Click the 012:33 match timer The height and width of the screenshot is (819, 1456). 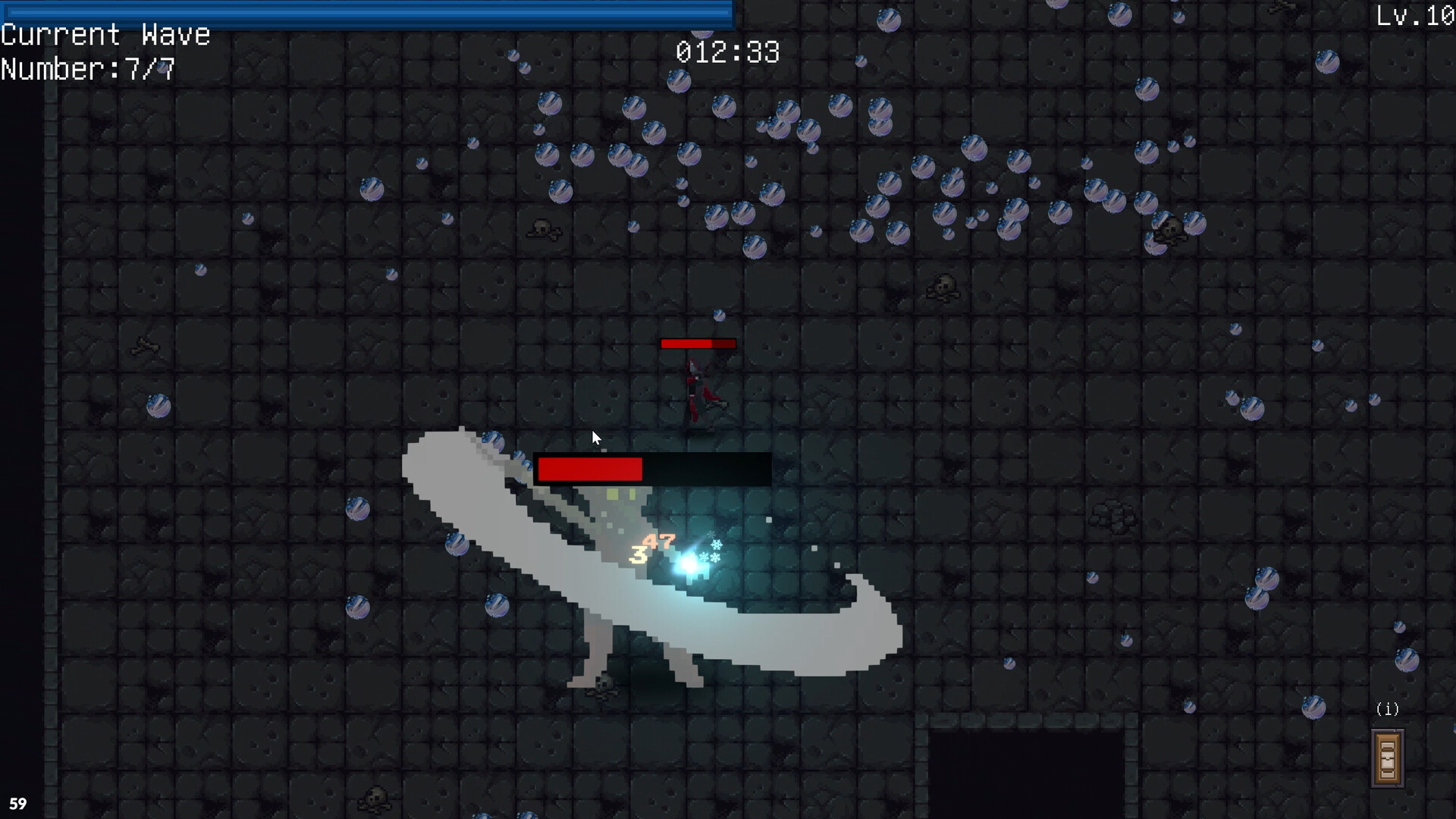point(726,52)
